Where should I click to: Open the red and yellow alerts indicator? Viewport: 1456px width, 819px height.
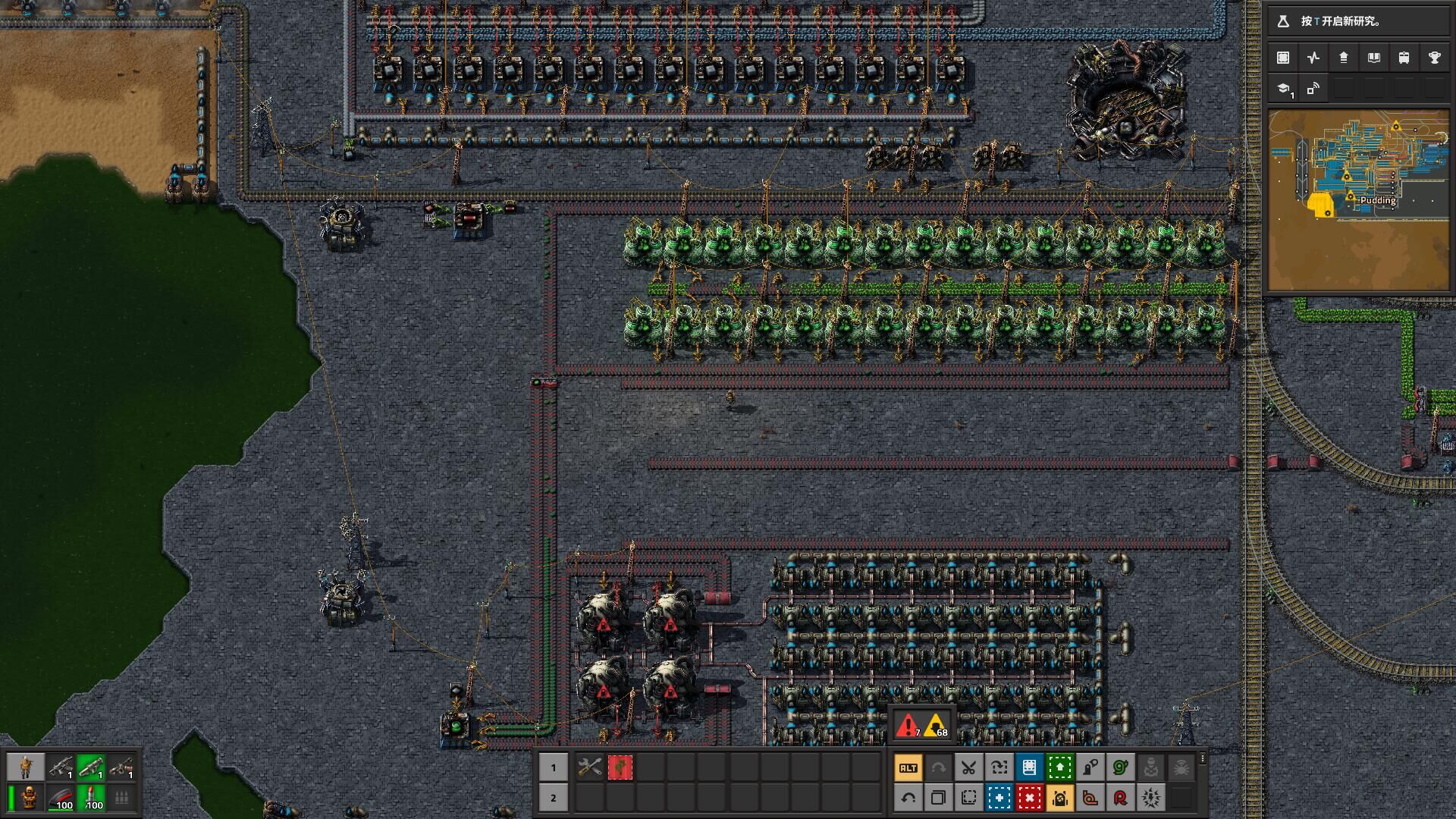921,726
